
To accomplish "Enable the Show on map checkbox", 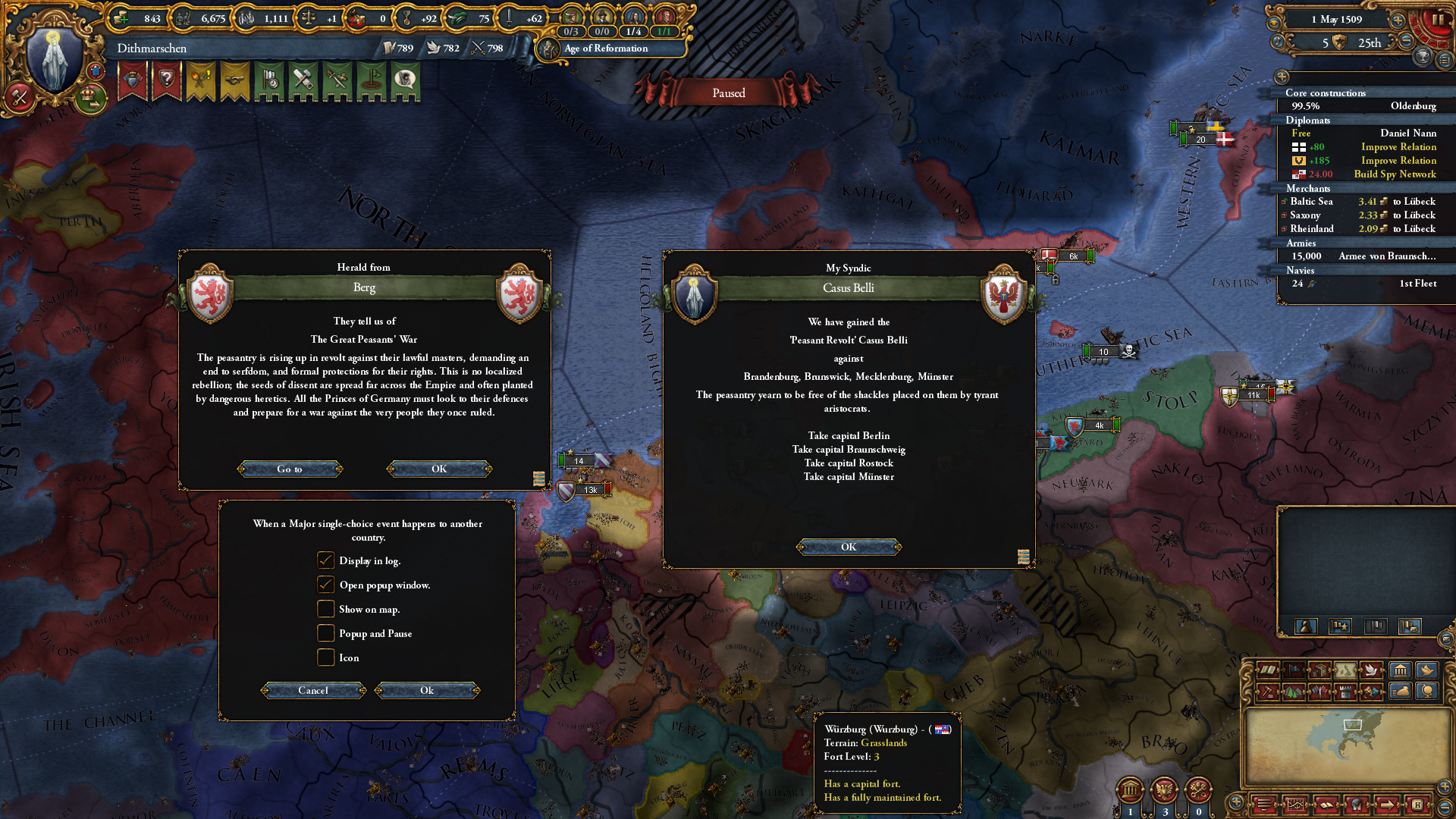I will click(x=326, y=609).
